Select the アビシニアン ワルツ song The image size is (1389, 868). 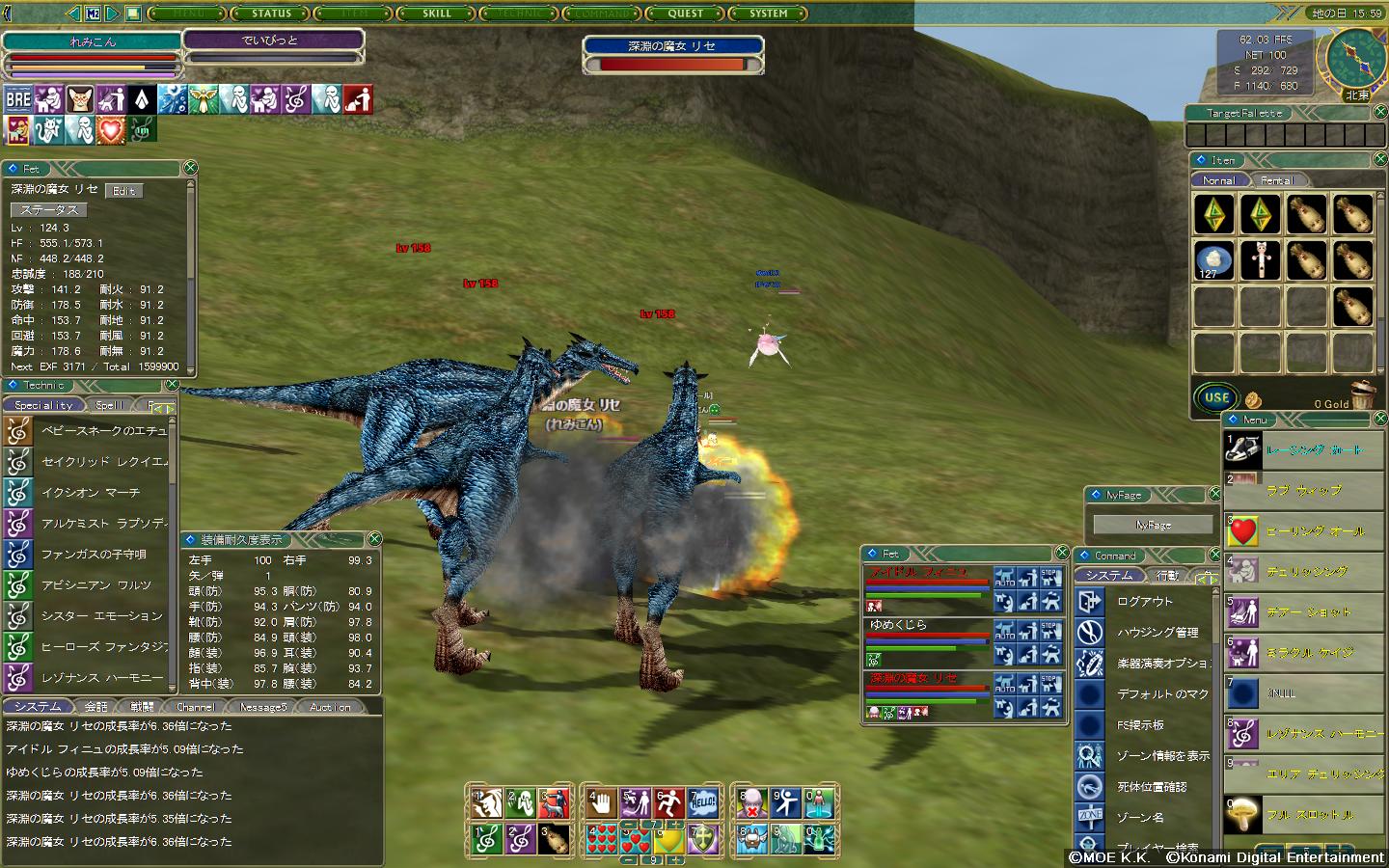[95, 585]
